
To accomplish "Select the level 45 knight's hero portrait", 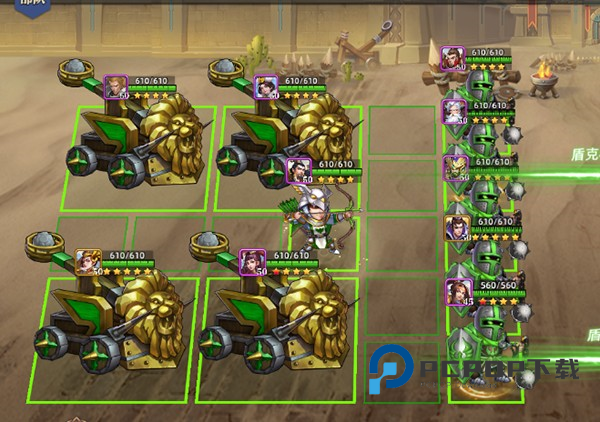I will 458,293.
